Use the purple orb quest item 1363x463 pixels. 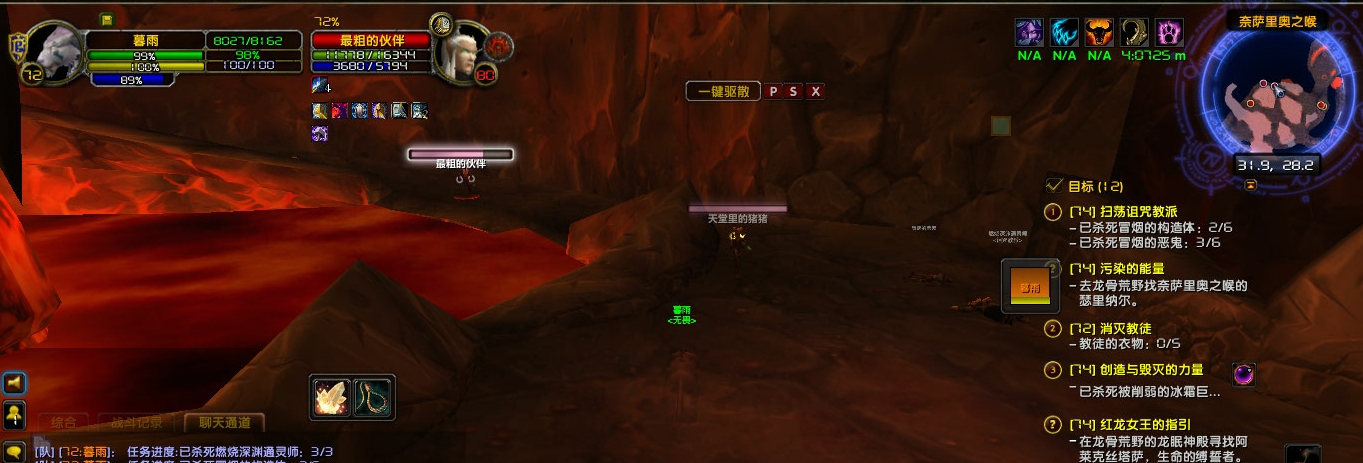[x=1244, y=374]
